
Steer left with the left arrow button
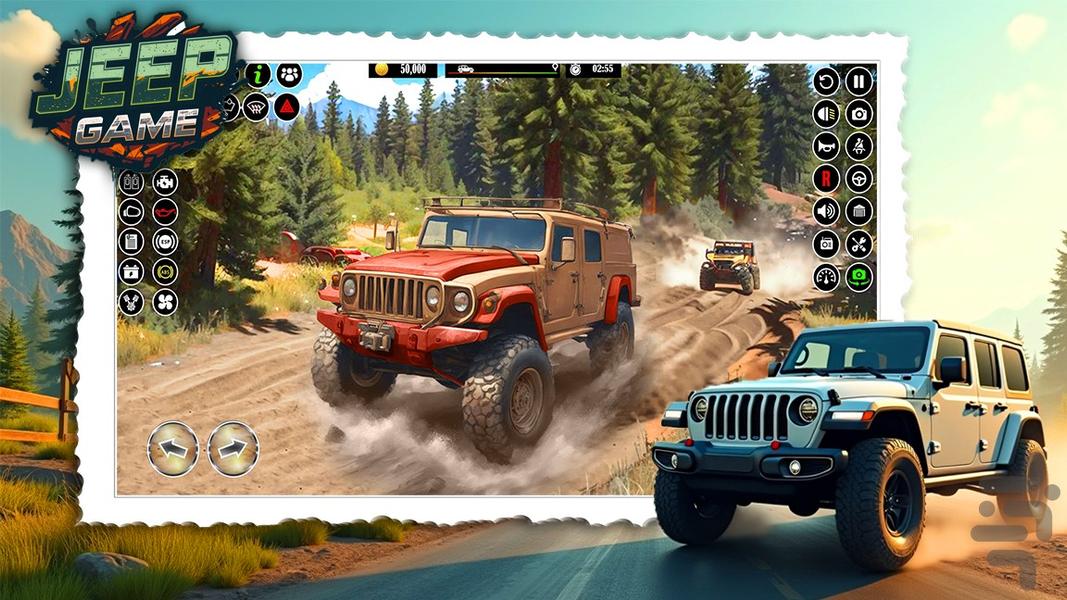click(x=173, y=449)
